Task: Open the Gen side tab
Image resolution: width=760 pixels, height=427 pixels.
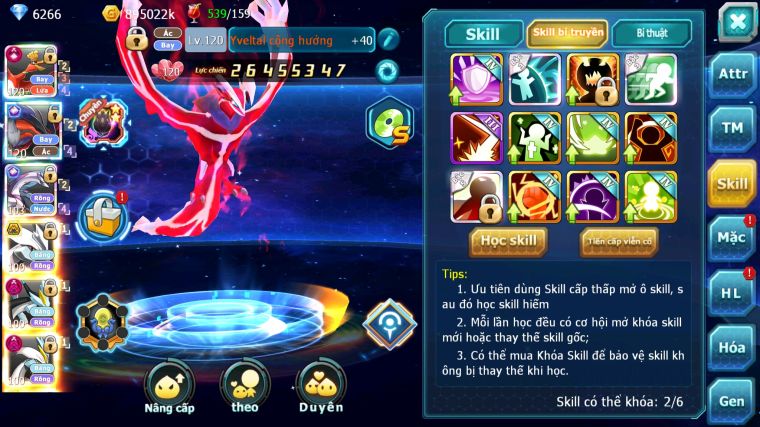Action: pyautogui.click(x=732, y=400)
